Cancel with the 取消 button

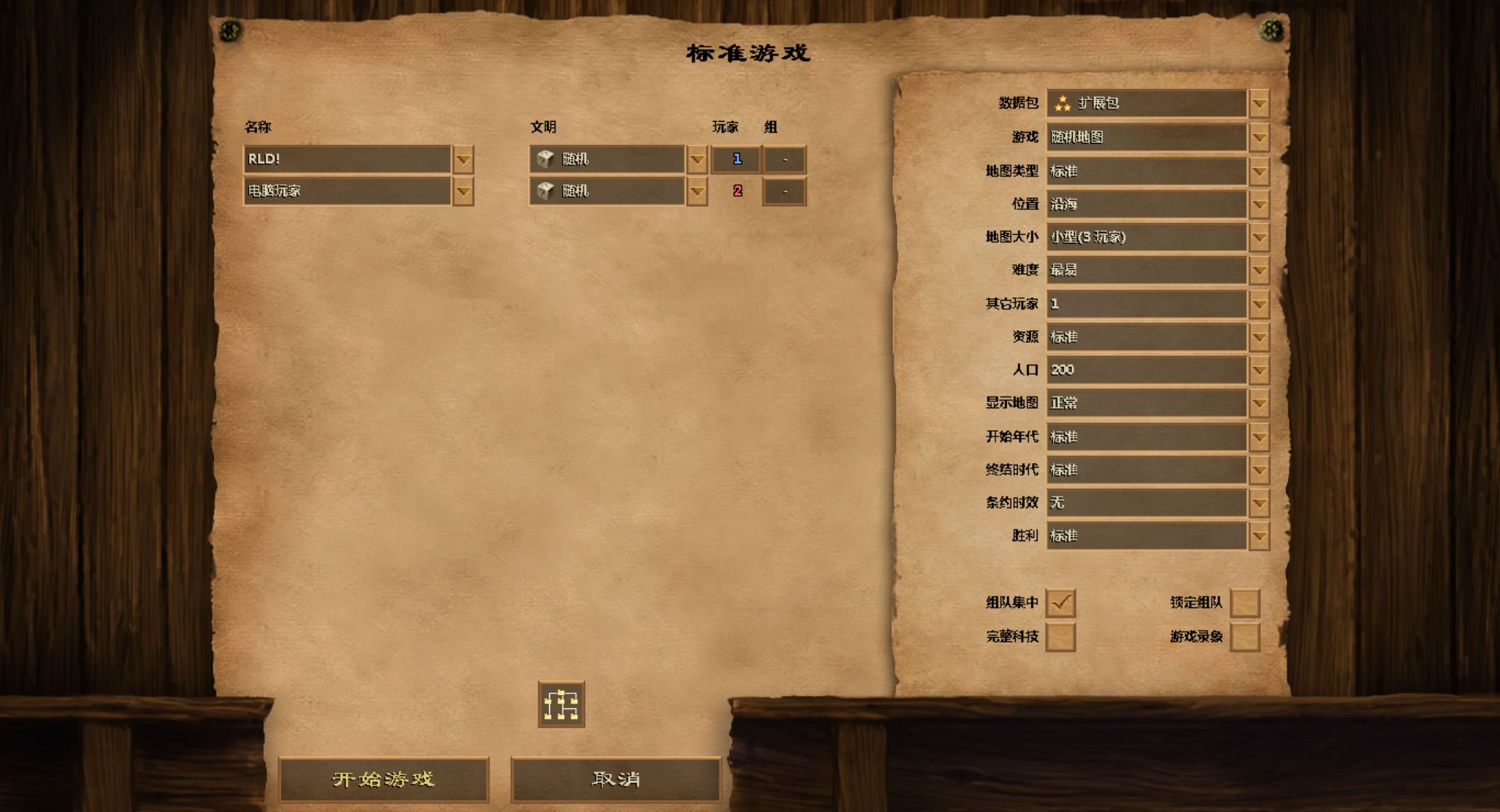pos(616,779)
